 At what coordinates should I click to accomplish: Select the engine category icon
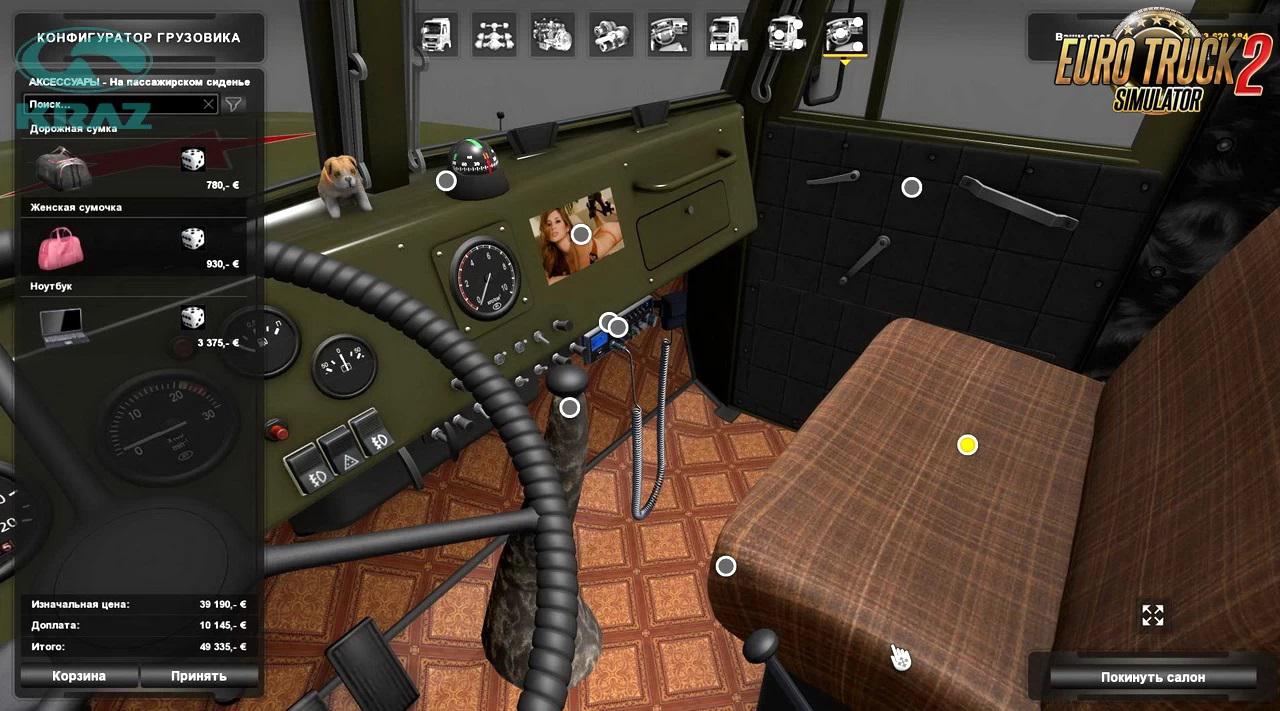click(x=552, y=35)
